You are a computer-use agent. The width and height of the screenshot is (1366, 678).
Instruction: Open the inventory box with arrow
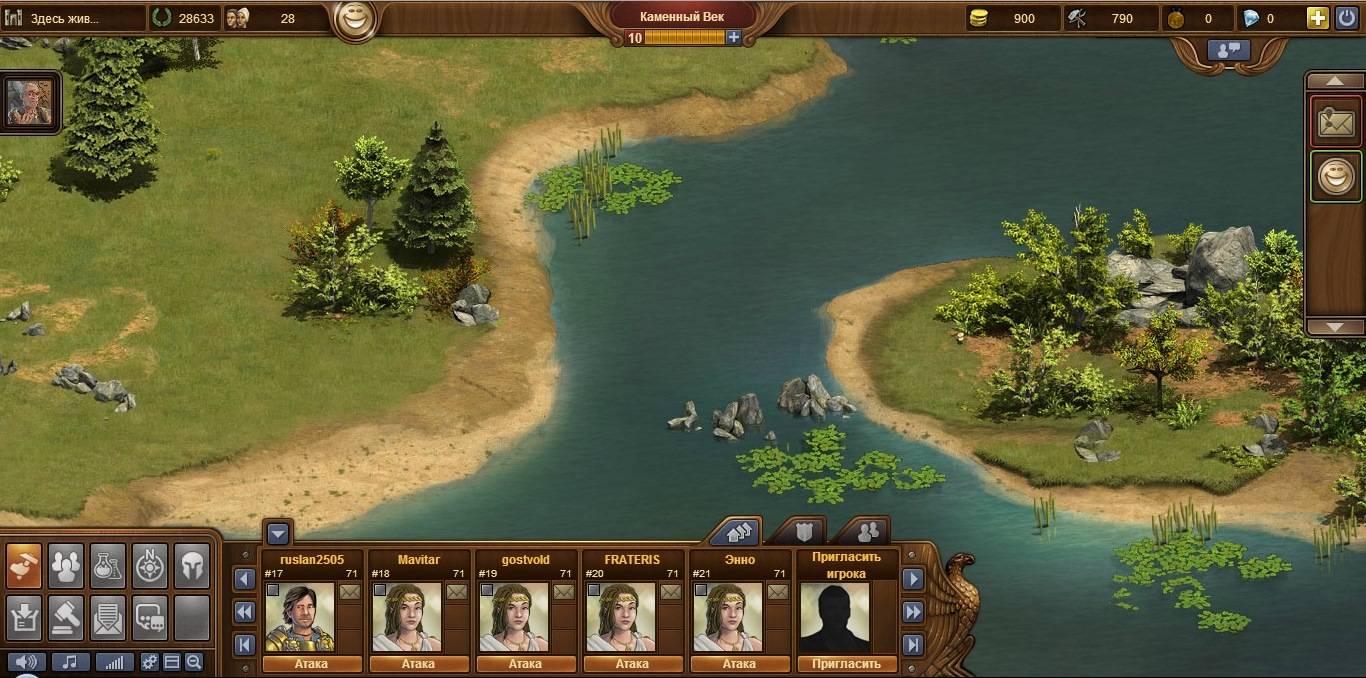[x=24, y=617]
